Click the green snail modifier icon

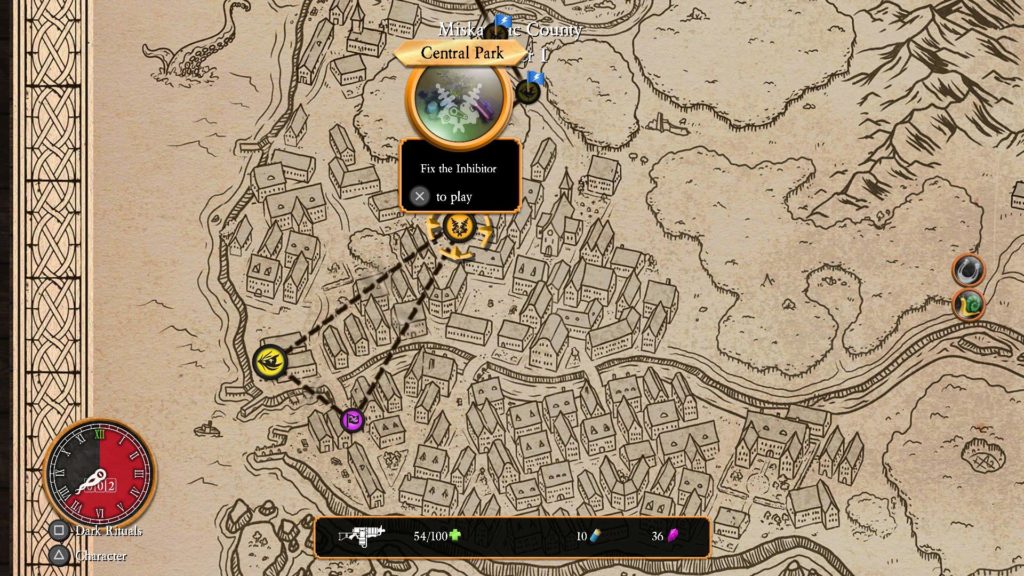[x=967, y=304]
